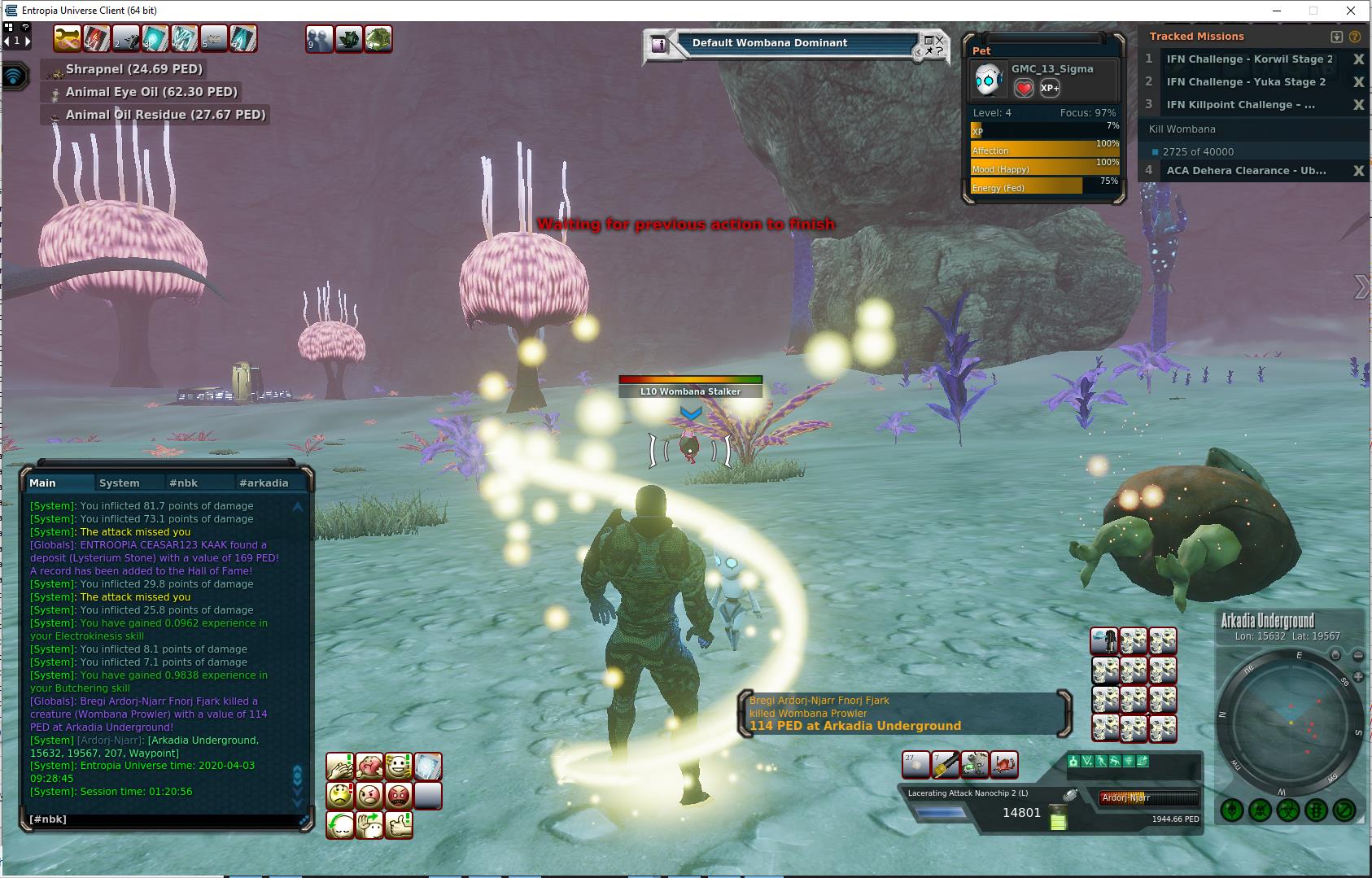Screen dimensions: 1372x878
Task: Trigger the clapping hands emote
Action: click(339, 766)
